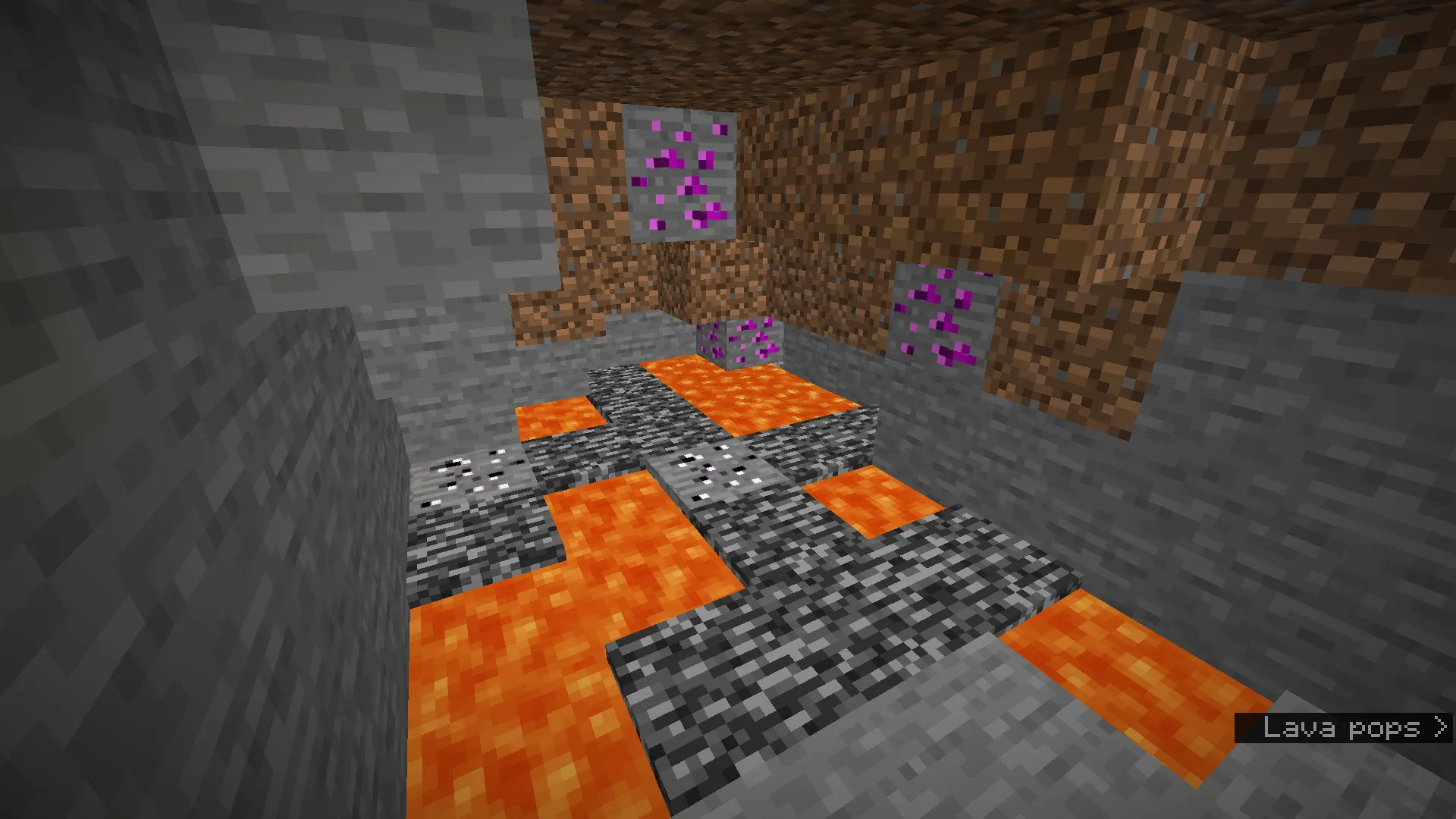Click the small purple ore at the back corner

743,344
